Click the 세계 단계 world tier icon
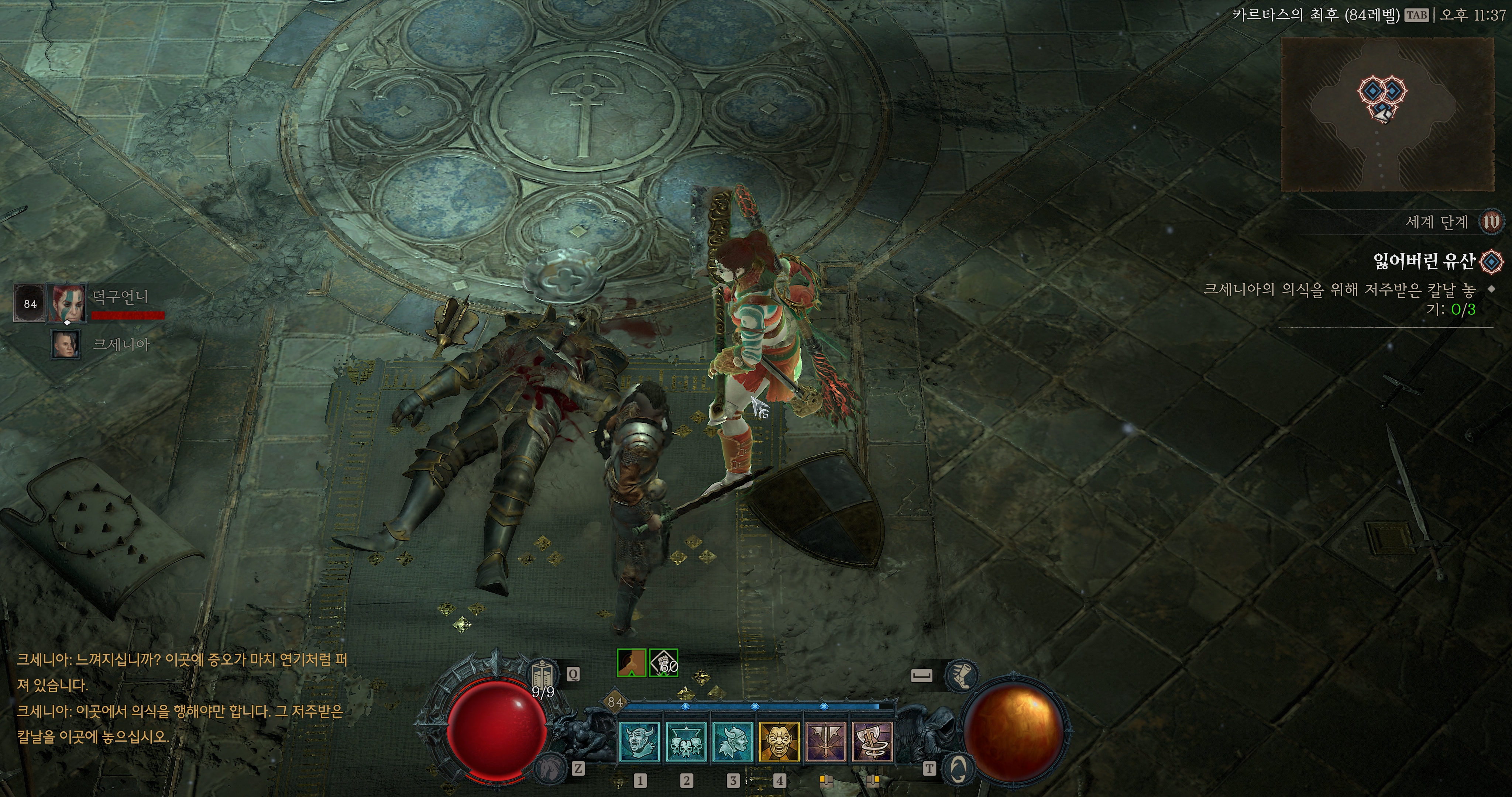 [1491, 222]
